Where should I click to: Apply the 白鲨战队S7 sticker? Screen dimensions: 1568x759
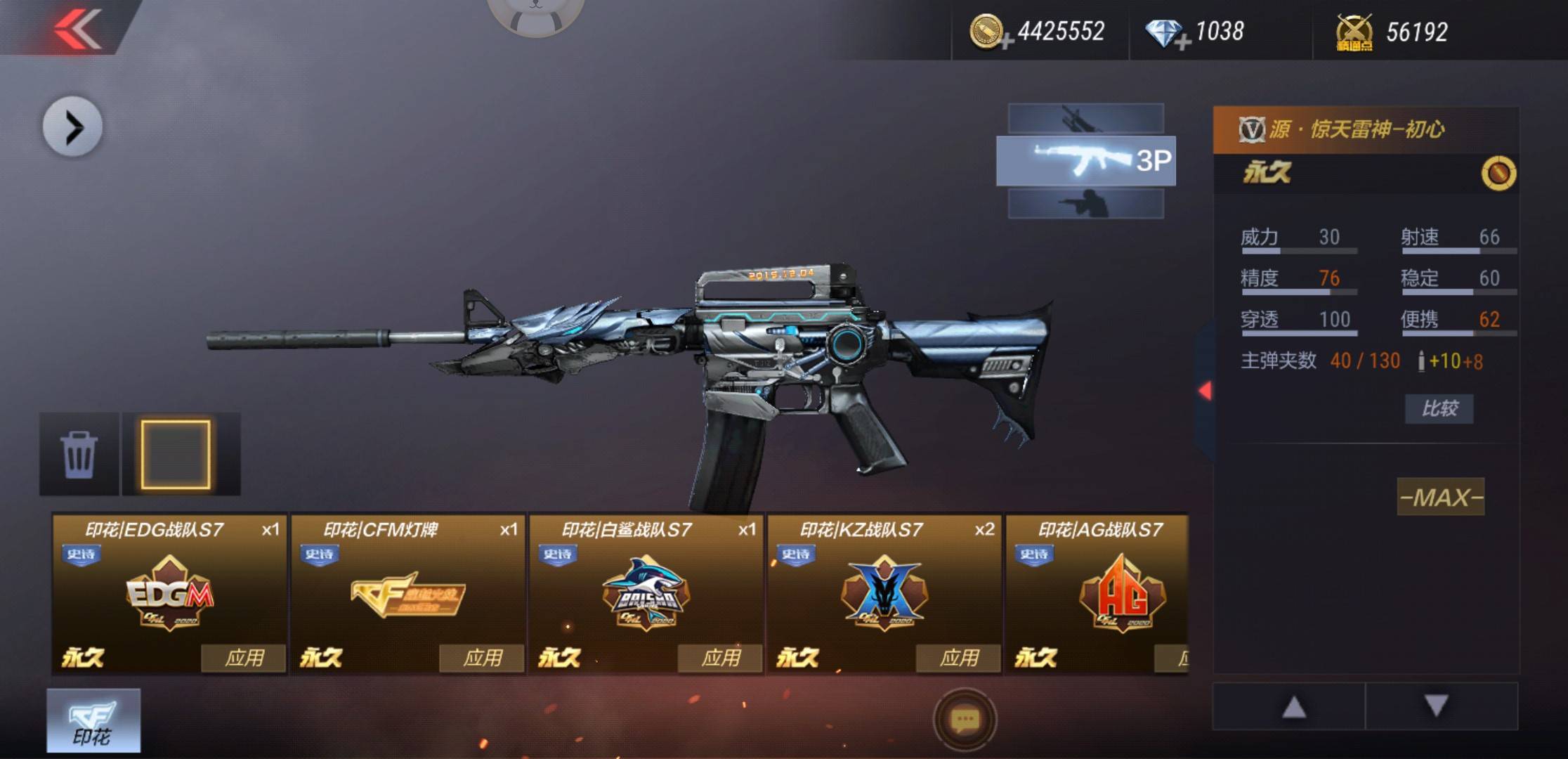(x=719, y=659)
